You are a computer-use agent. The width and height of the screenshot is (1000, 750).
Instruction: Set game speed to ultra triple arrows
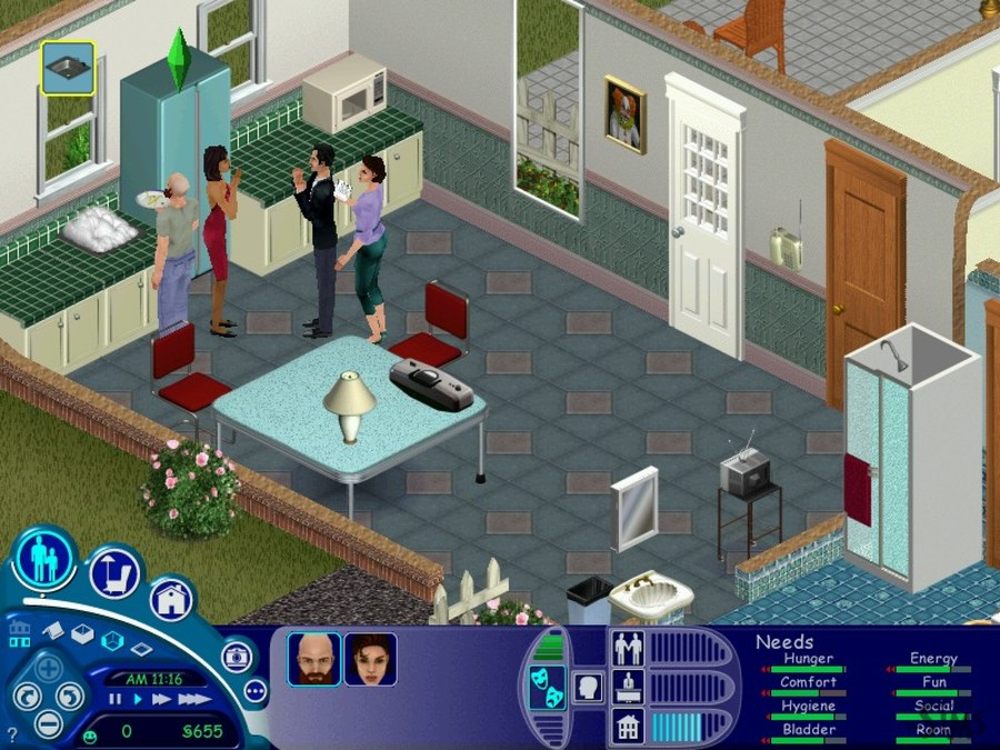point(194,699)
